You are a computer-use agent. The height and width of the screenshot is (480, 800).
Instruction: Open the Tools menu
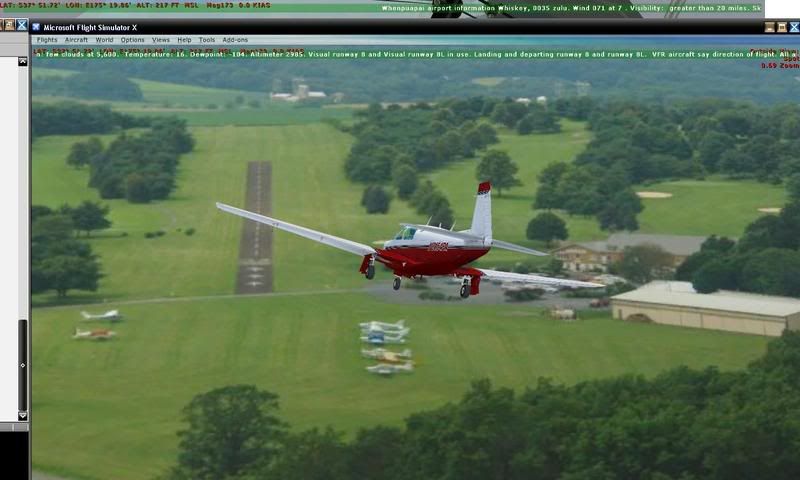point(207,40)
